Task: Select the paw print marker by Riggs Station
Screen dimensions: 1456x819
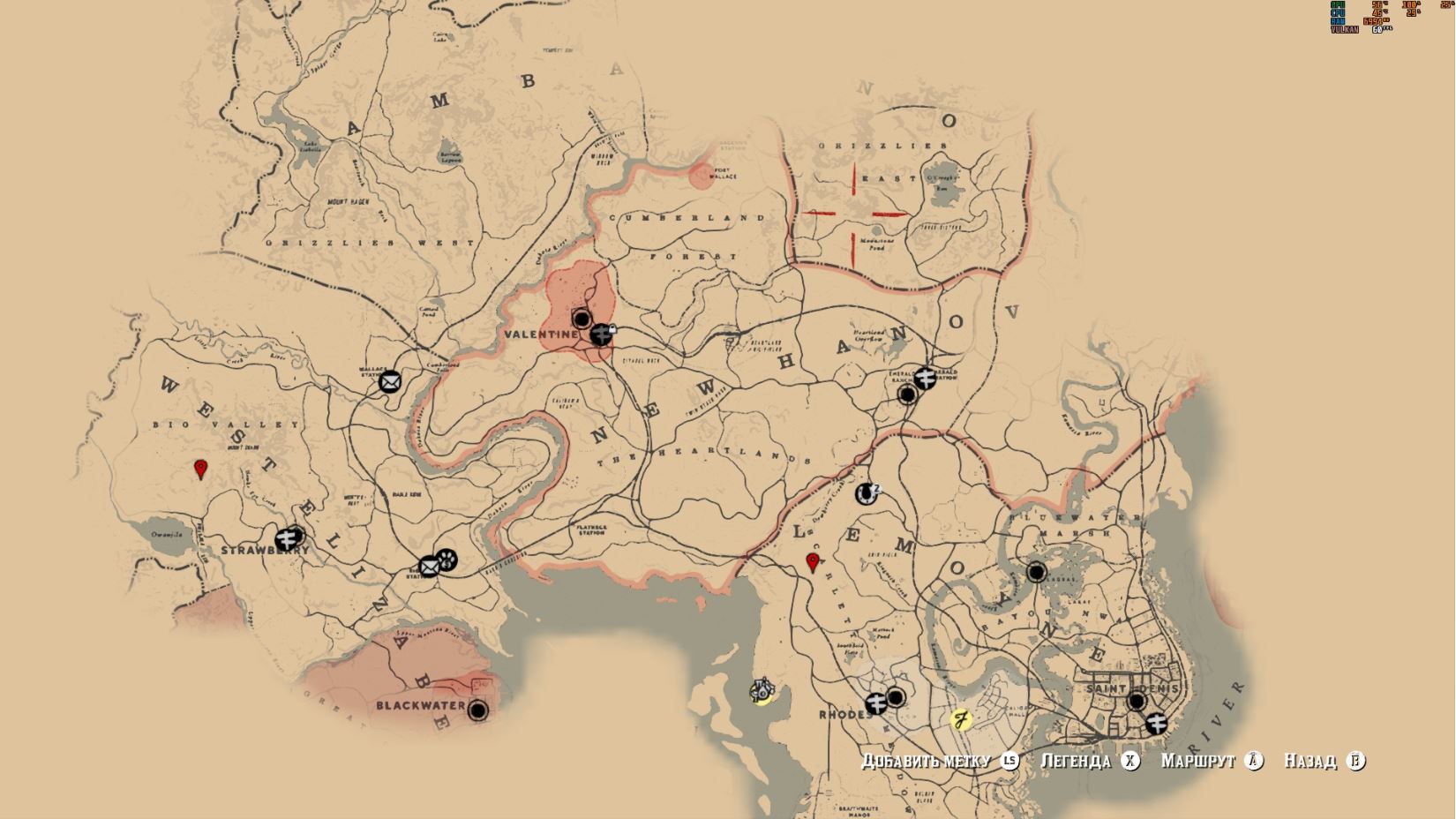Action: pos(447,559)
